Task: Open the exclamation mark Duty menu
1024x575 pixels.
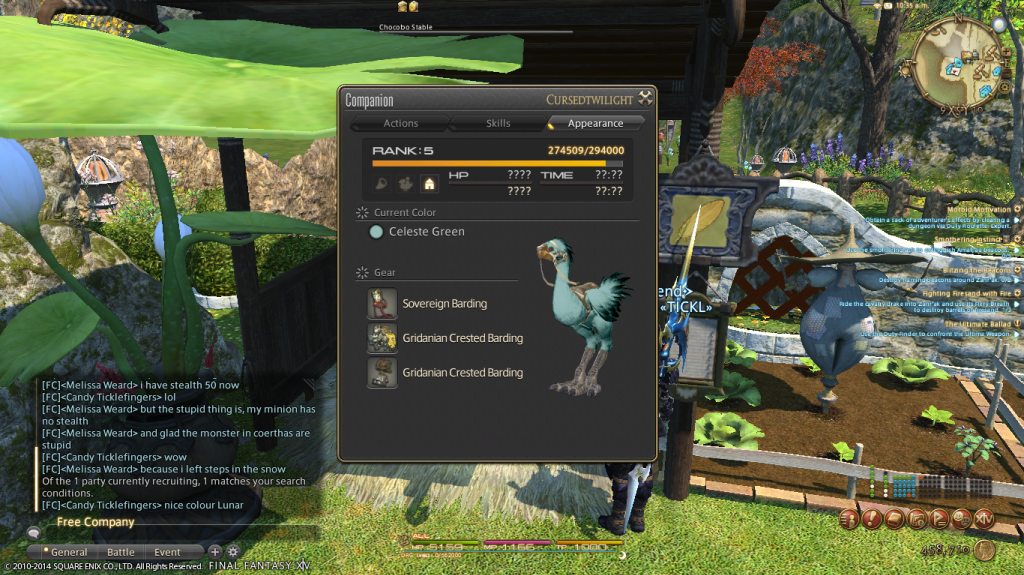Action: click(872, 518)
